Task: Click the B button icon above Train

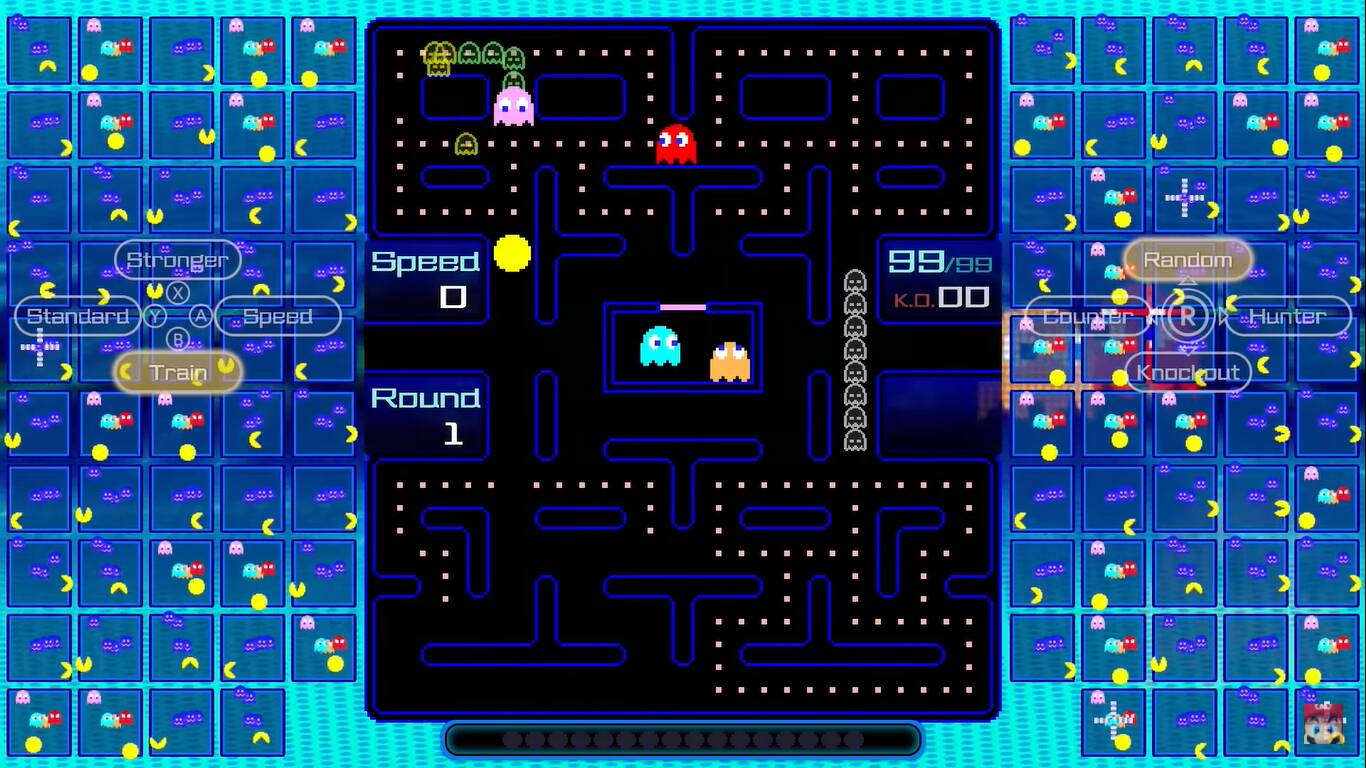Action: tap(180, 340)
